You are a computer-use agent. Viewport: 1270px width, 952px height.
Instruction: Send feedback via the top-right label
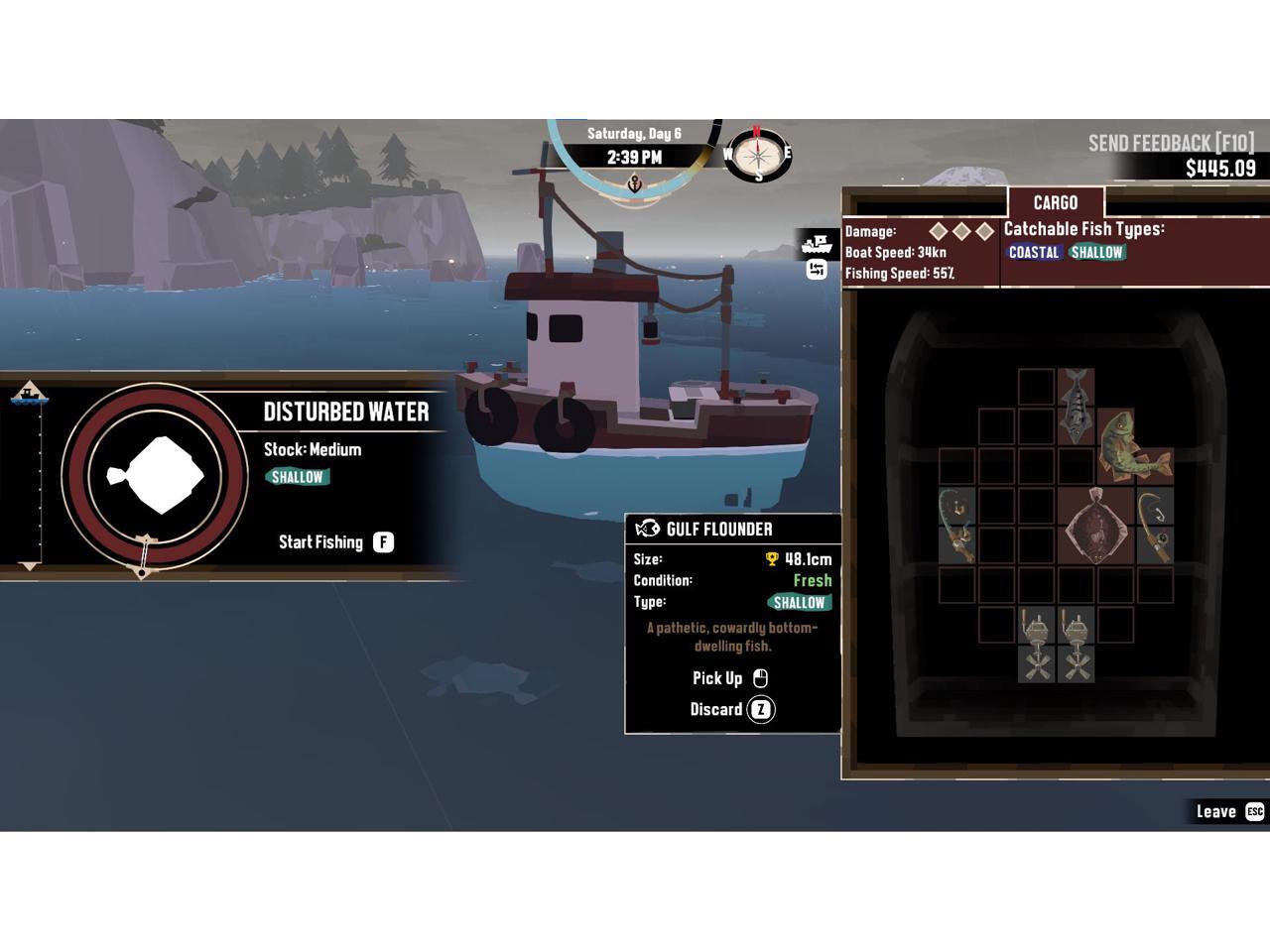pos(1171,143)
